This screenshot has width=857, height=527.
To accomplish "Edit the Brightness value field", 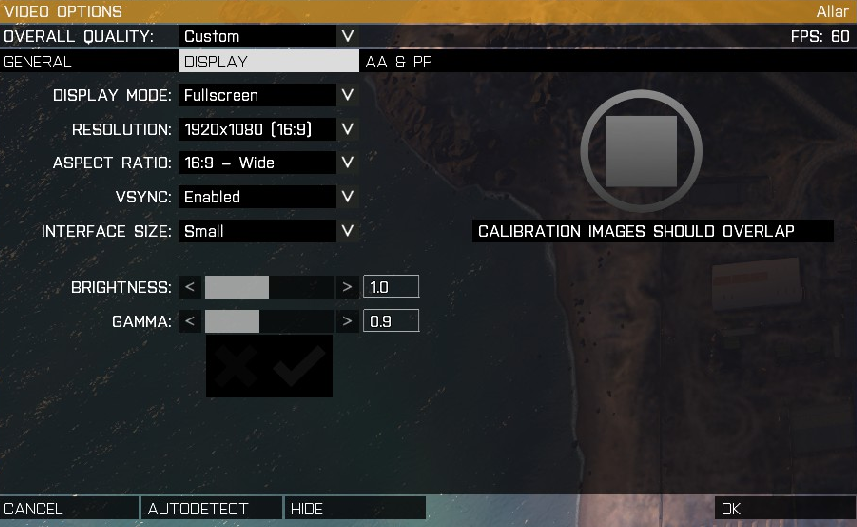I will [x=390, y=288].
